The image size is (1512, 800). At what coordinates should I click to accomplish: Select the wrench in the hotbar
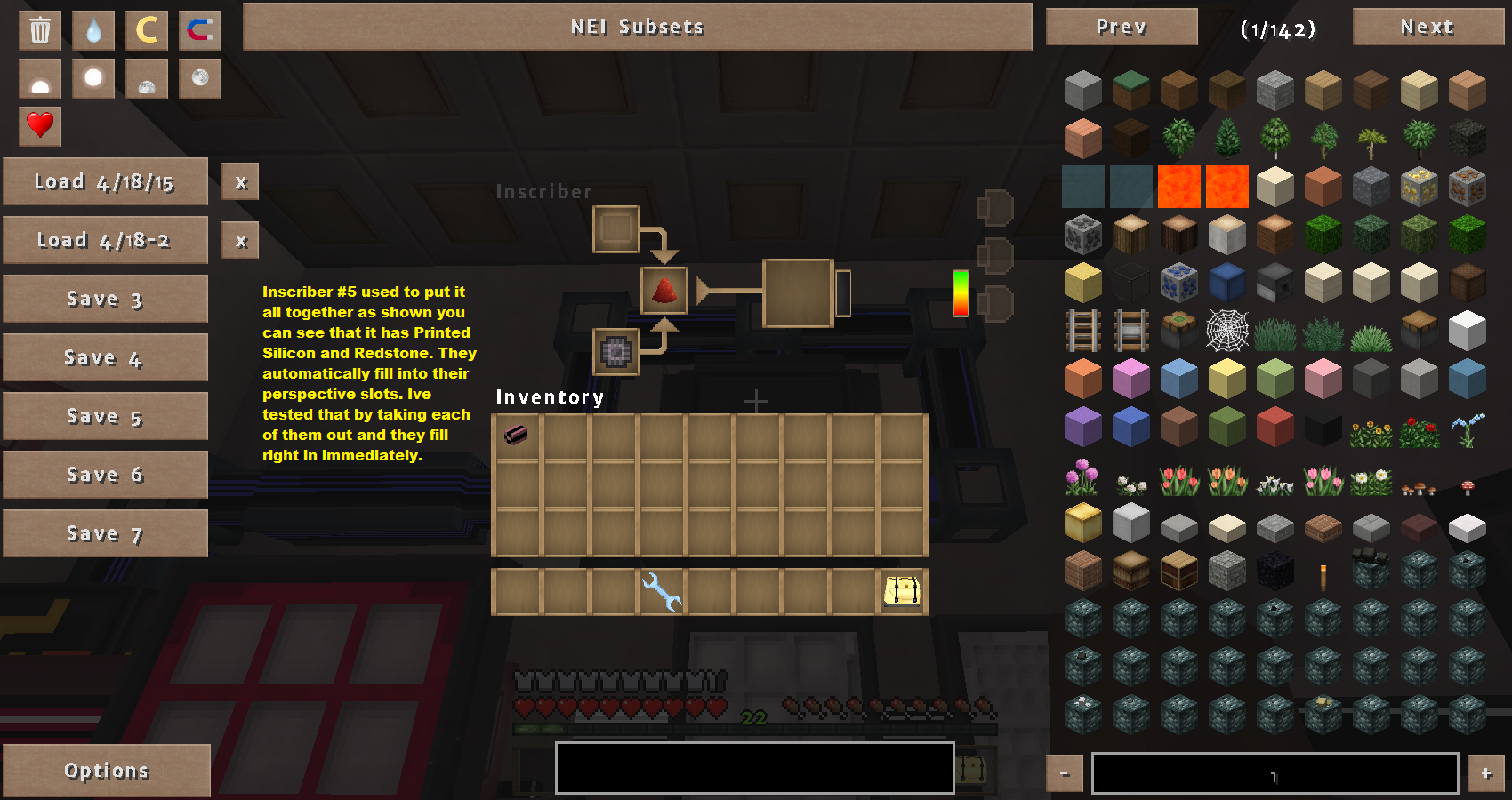661,591
